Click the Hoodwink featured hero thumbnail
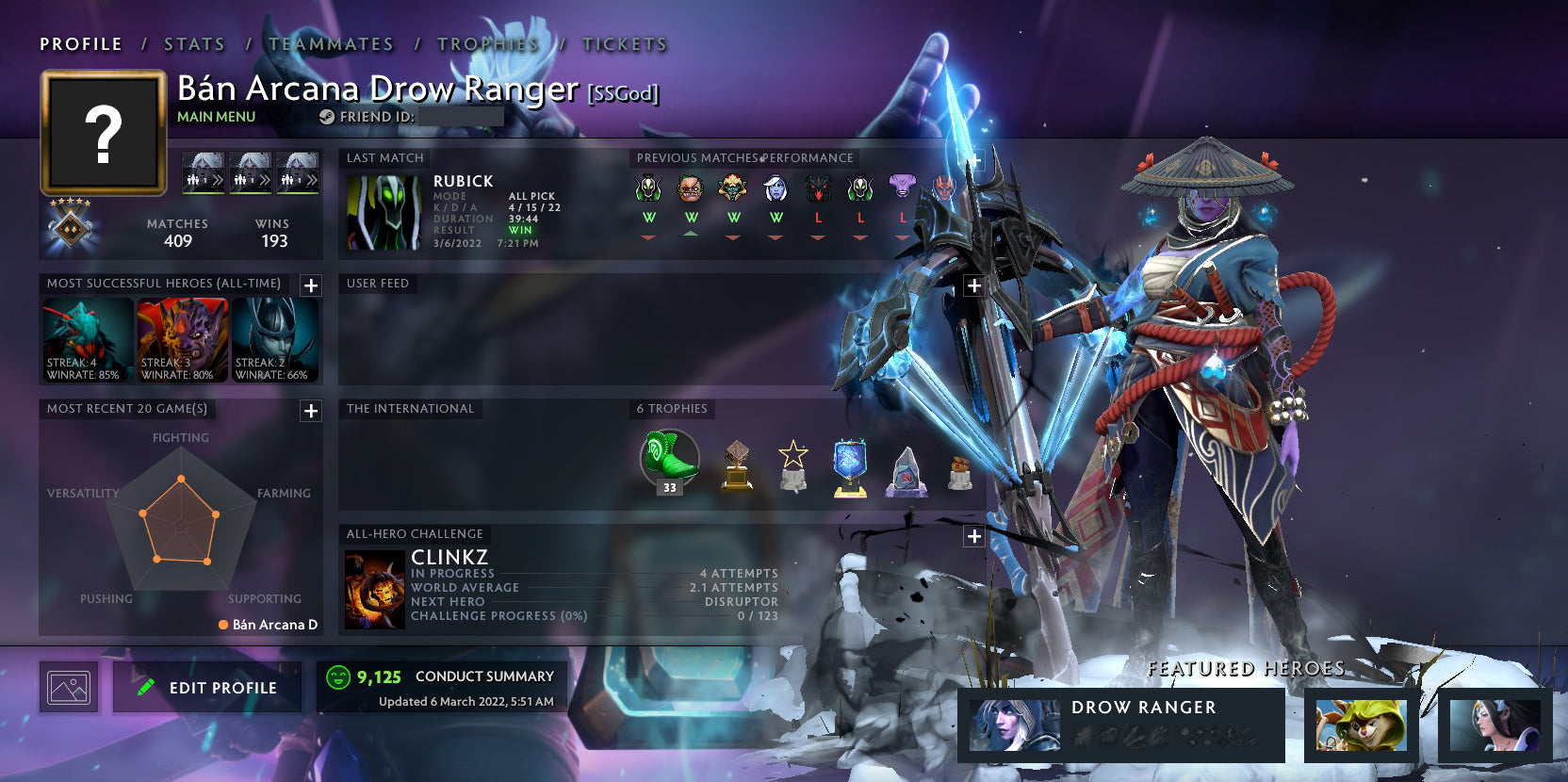Image resolution: width=1568 pixels, height=782 pixels. click(x=1361, y=725)
